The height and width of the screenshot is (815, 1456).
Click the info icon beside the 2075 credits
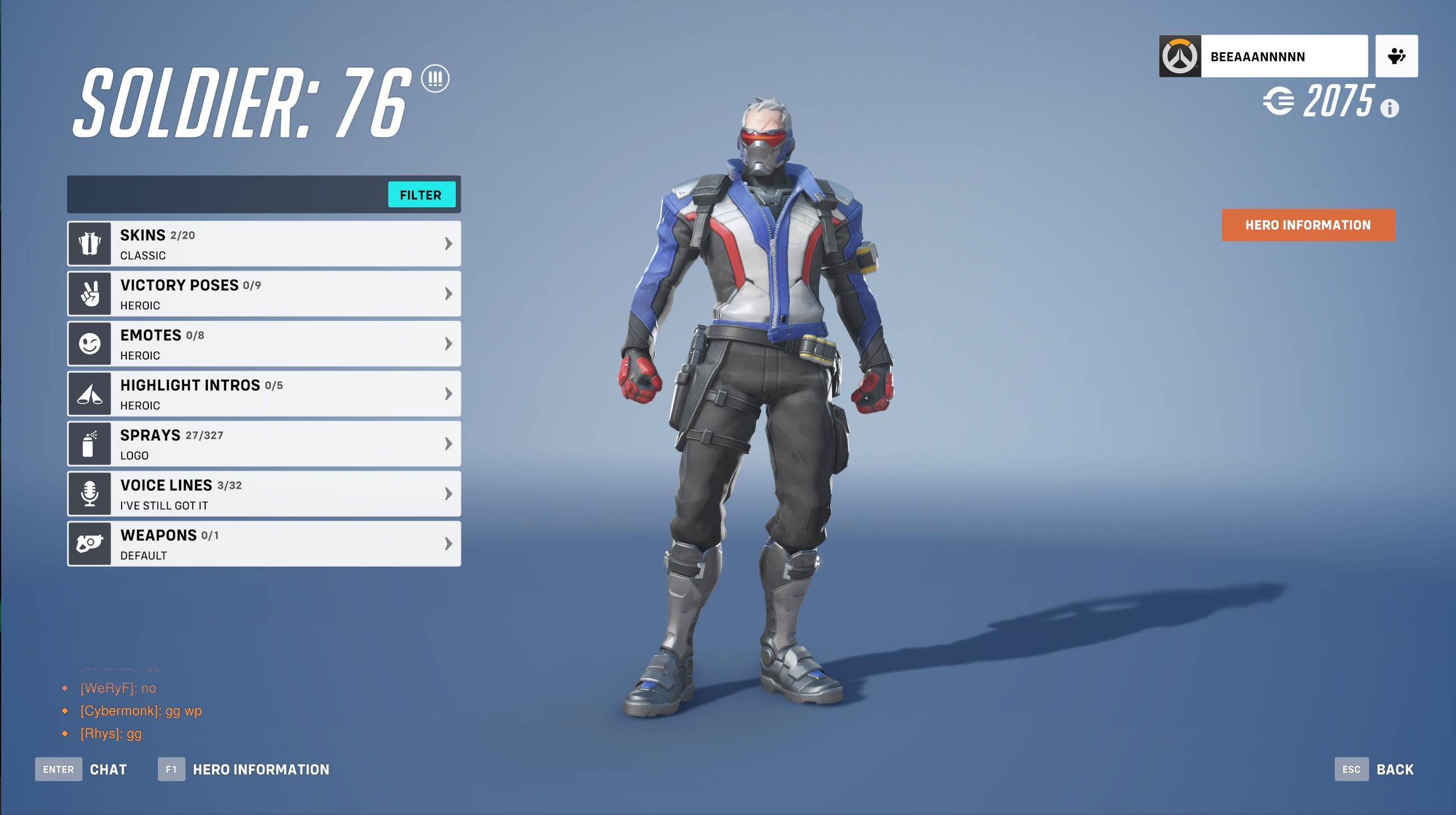pyautogui.click(x=1389, y=109)
